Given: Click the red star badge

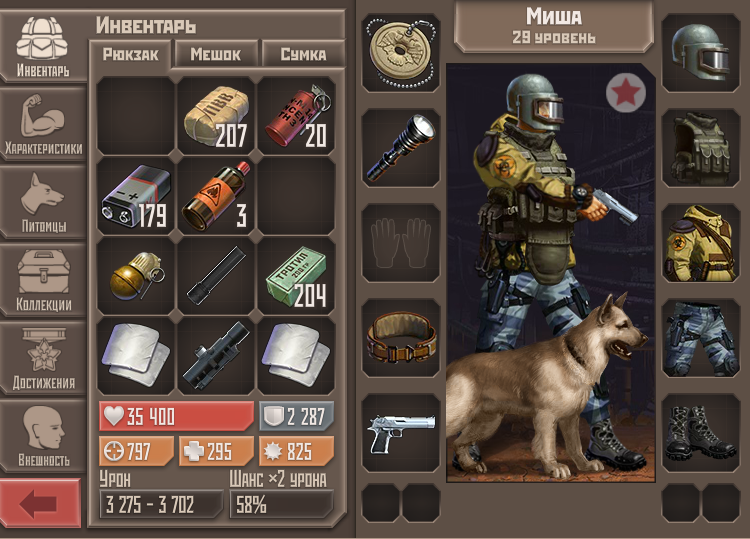Looking at the screenshot, I should click(626, 93).
